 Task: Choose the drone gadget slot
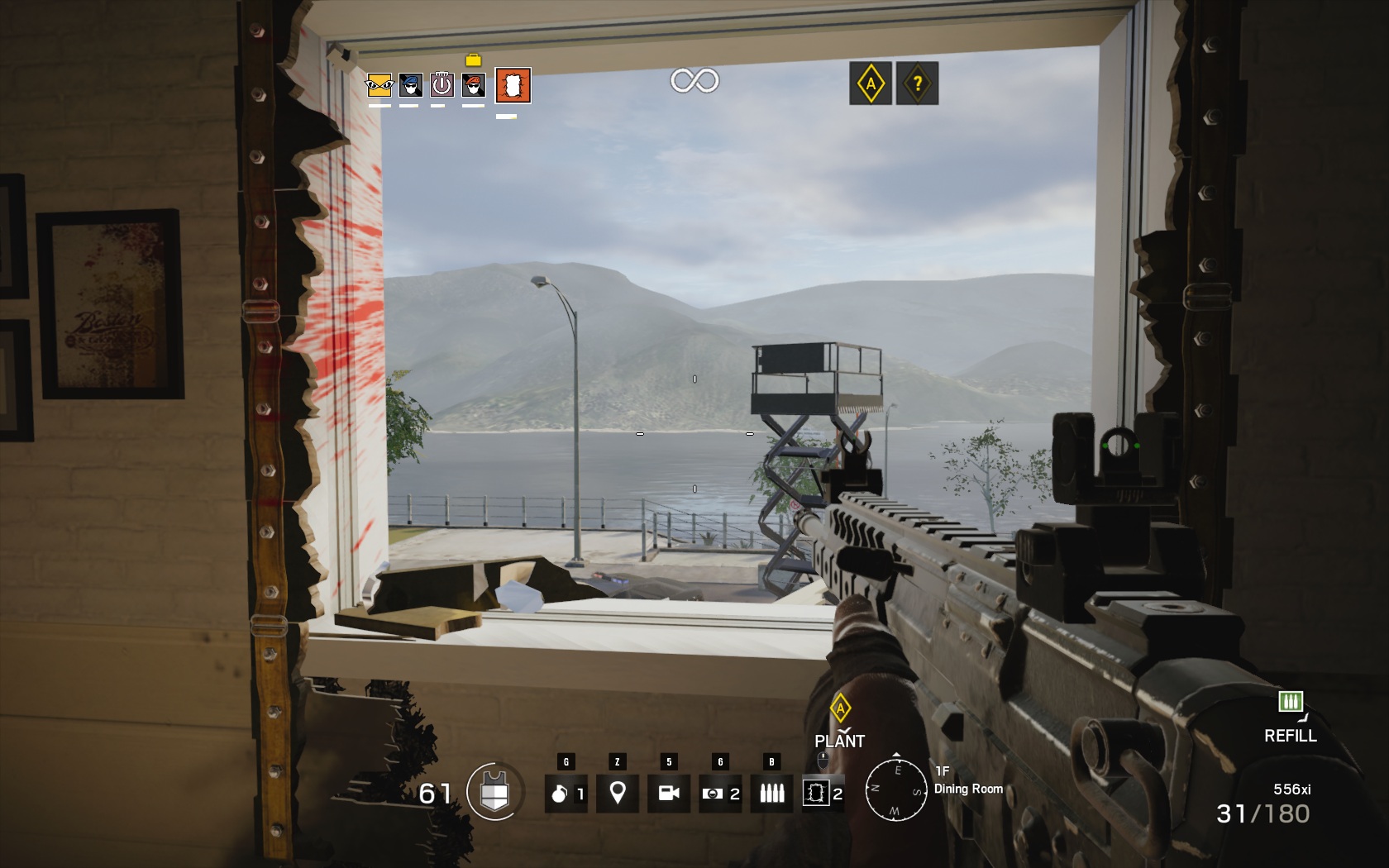click(719, 794)
